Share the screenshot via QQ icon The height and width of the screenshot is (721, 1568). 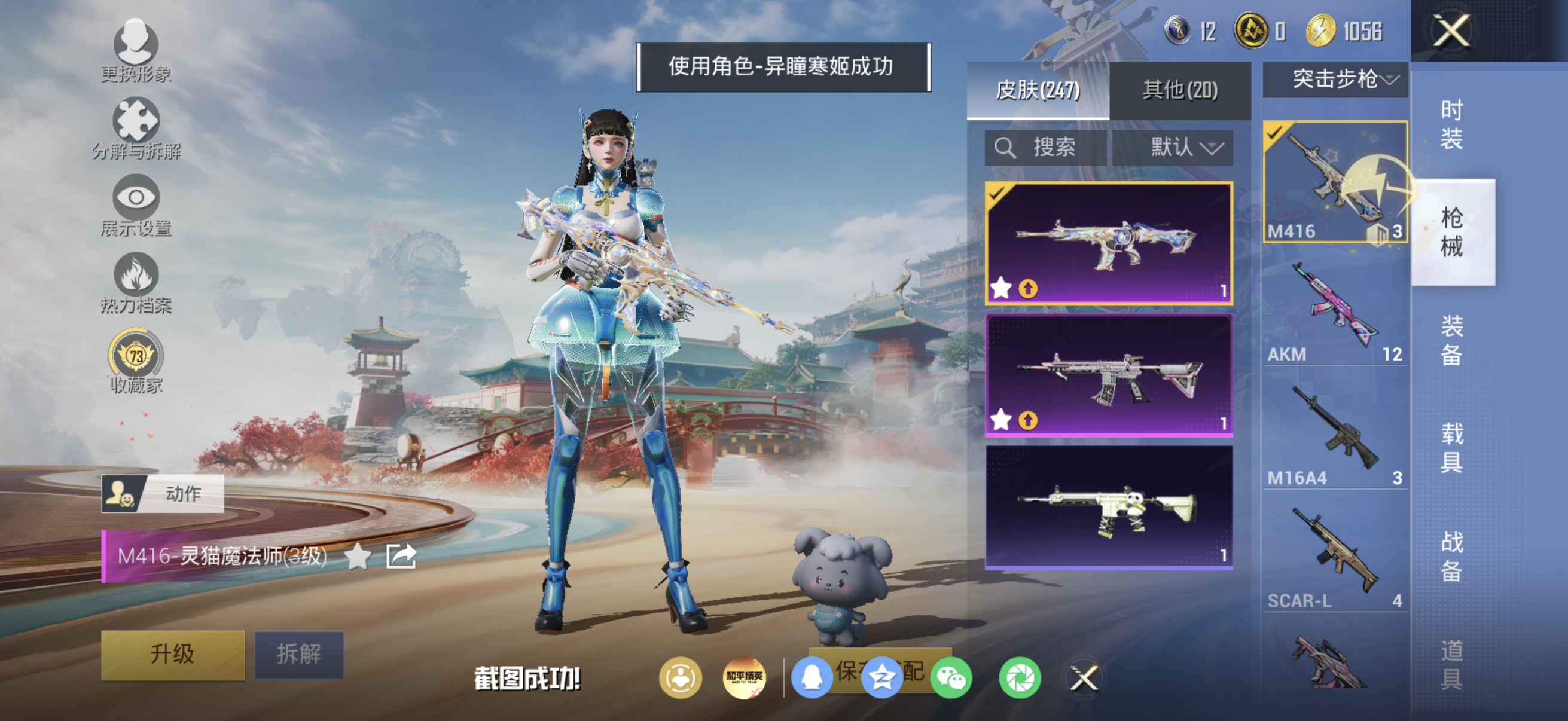[x=814, y=679]
